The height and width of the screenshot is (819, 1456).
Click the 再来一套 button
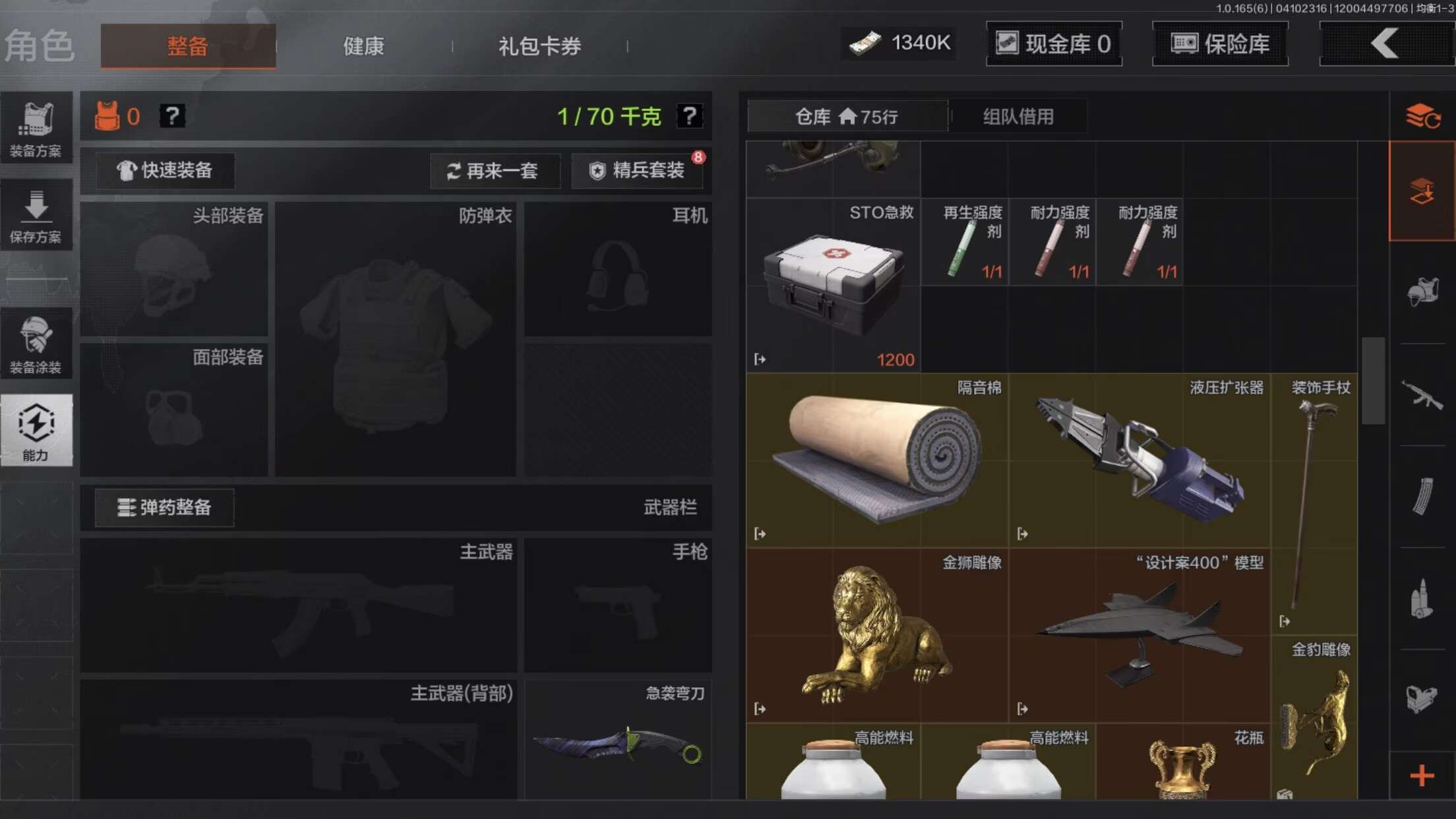click(x=495, y=171)
